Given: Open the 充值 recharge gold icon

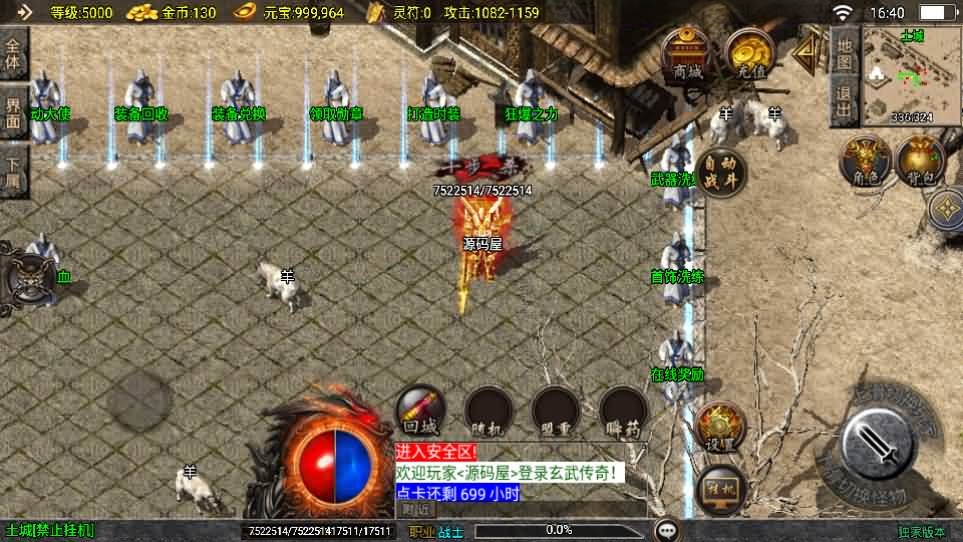Looking at the screenshot, I should point(747,53).
